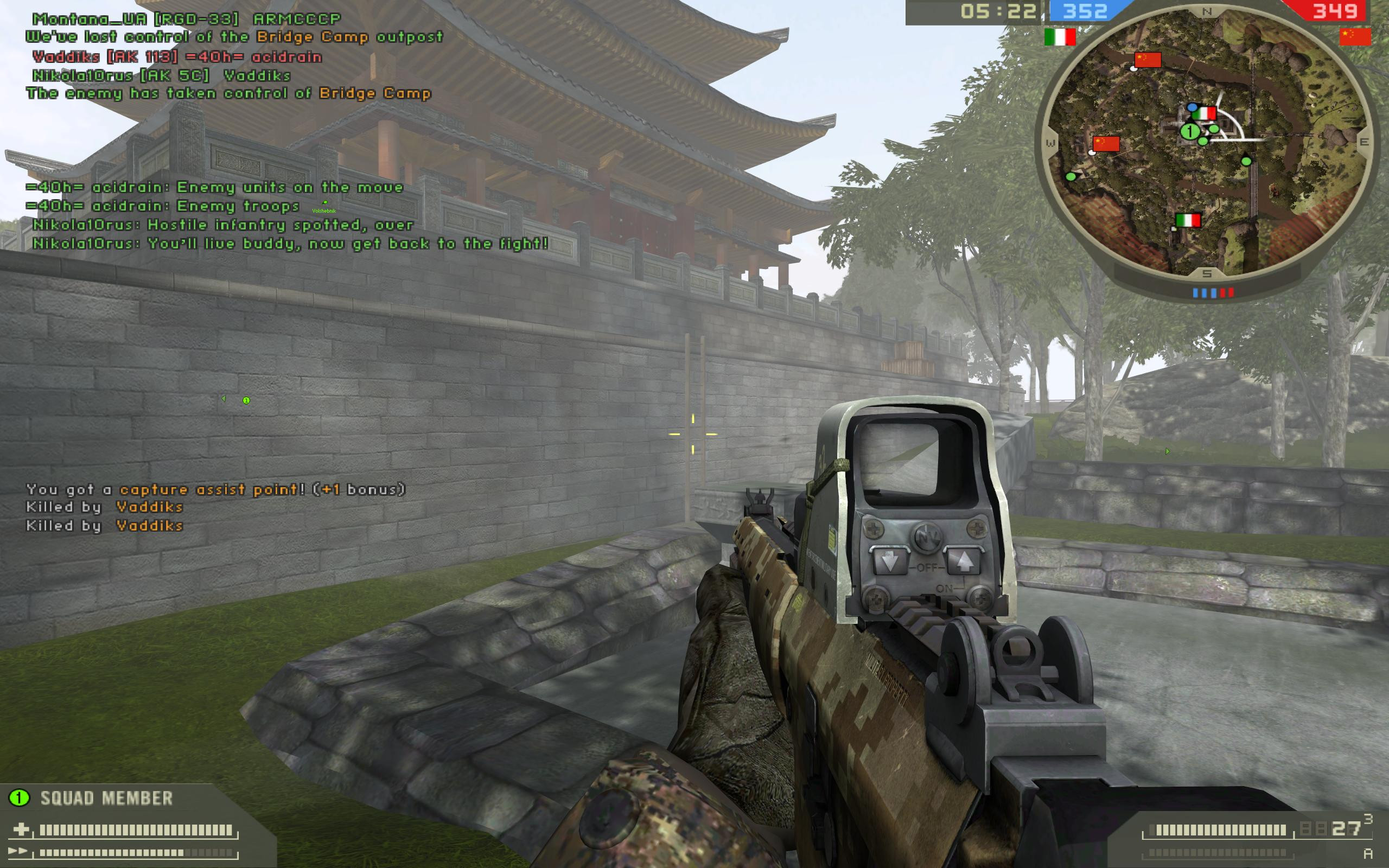Viewport: 1389px width, 868px height.
Task: Select the Italian flag beside the minimap
Action: click(x=1060, y=37)
